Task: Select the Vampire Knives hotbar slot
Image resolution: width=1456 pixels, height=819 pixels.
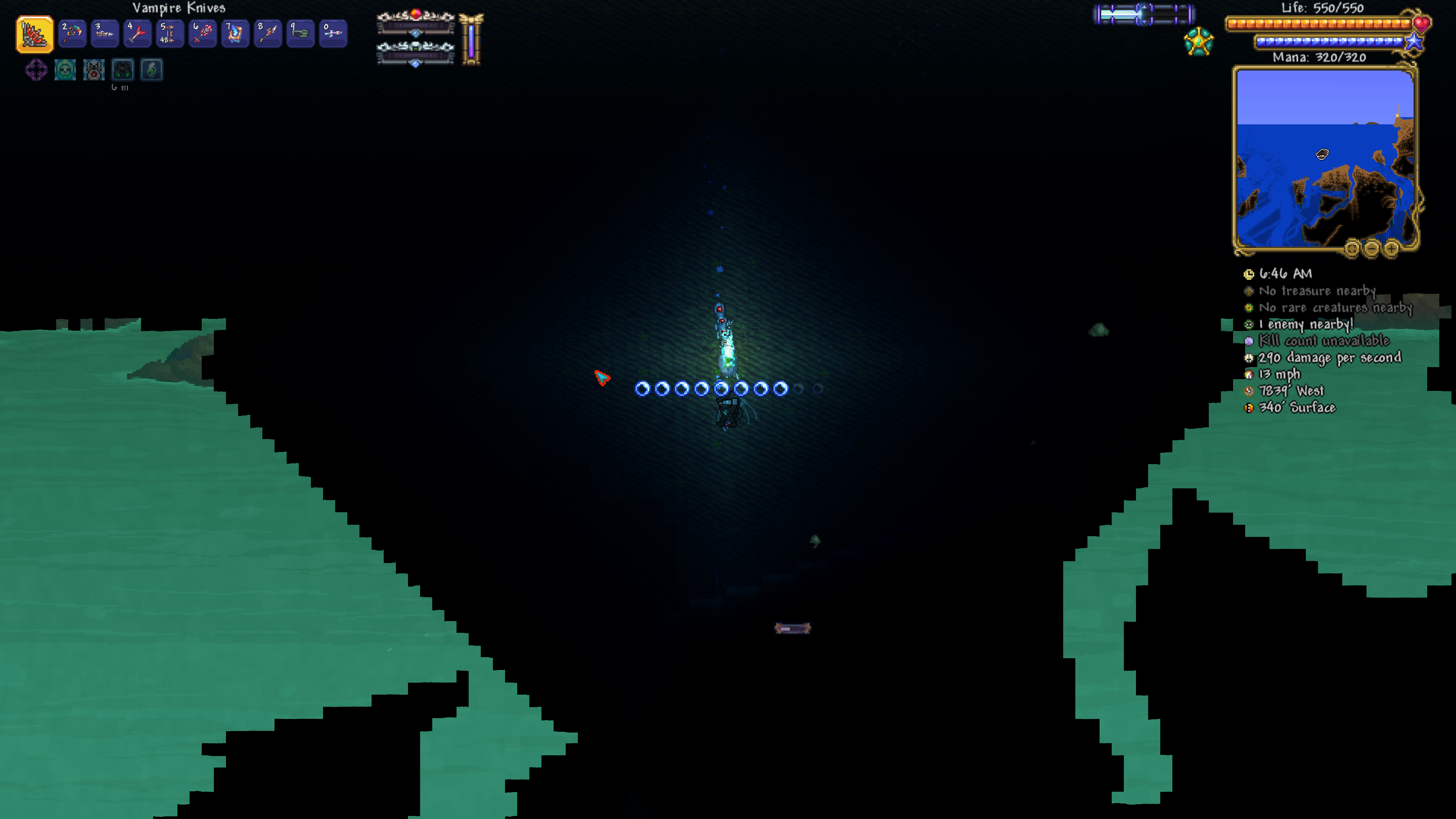Action: 35,34
